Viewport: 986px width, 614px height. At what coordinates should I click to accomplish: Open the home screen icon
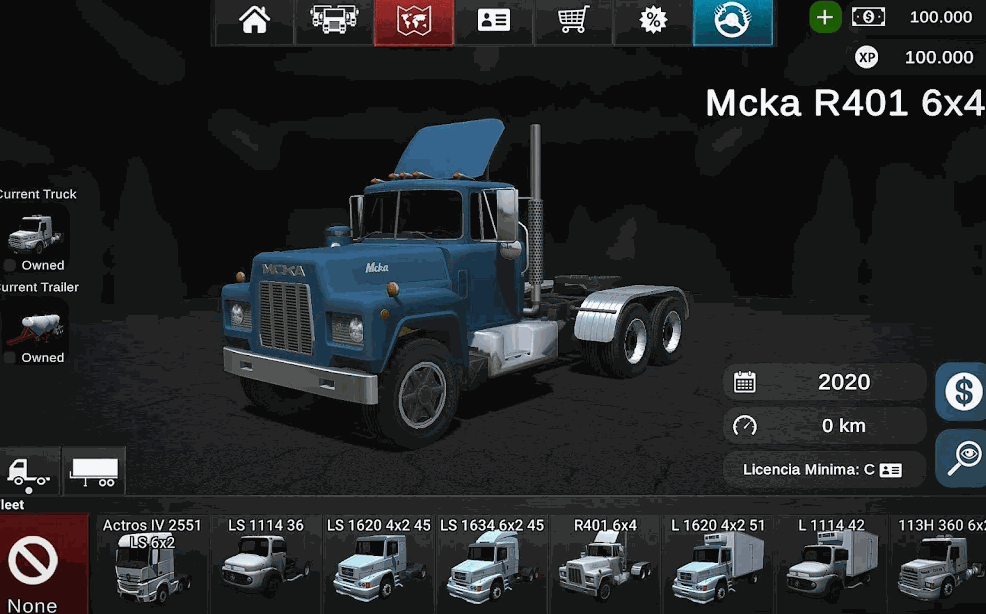(254, 21)
